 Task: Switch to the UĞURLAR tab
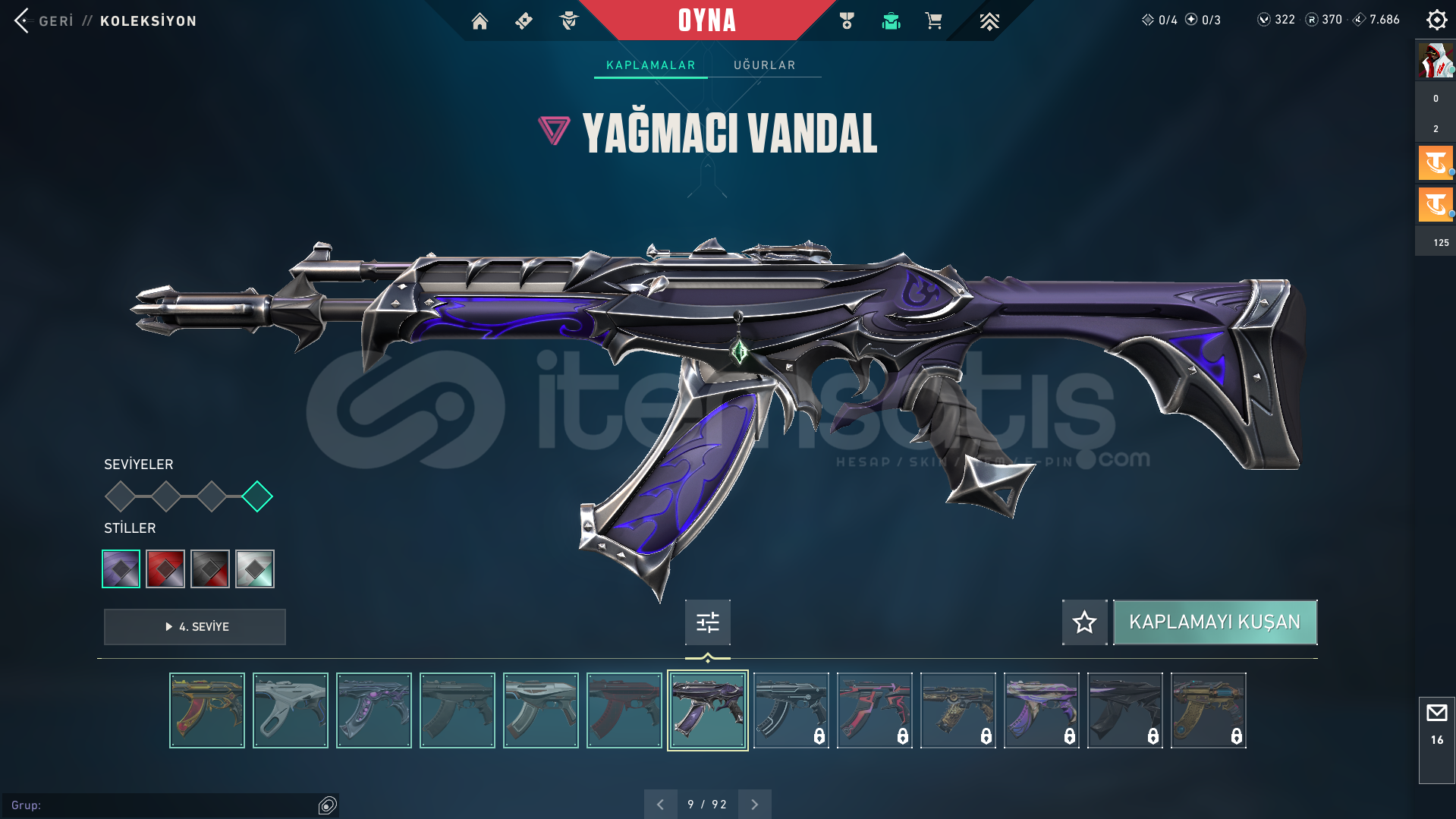tap(763, 65)
